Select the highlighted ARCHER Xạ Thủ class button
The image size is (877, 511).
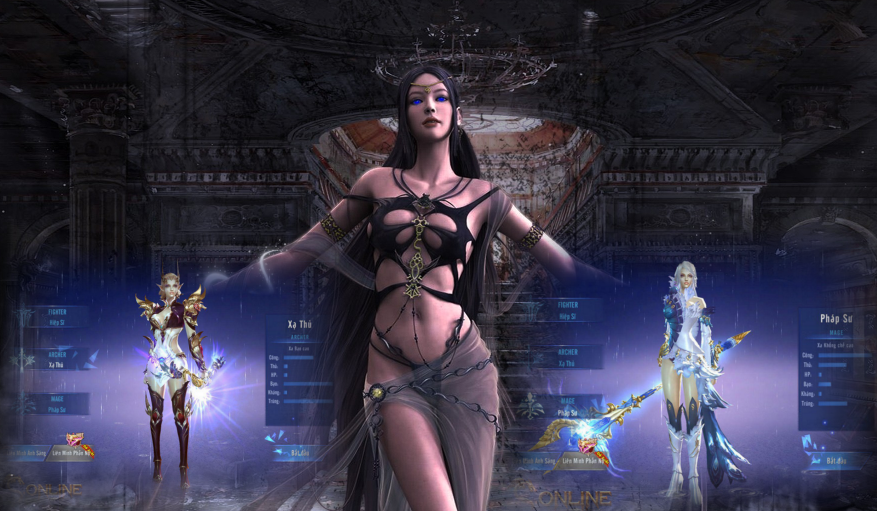pos(60,358)
